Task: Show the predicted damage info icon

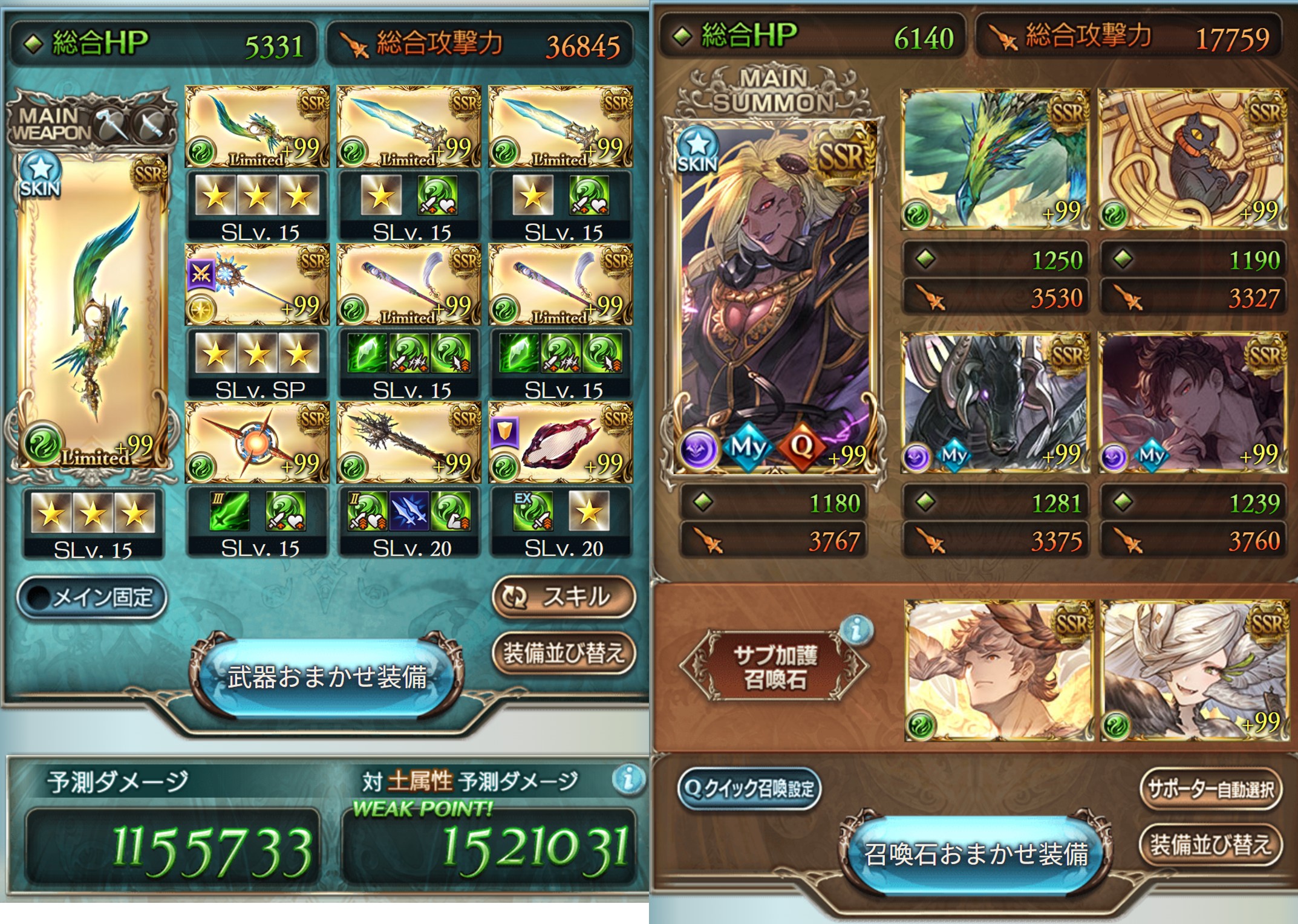Action: click(628, 779)
